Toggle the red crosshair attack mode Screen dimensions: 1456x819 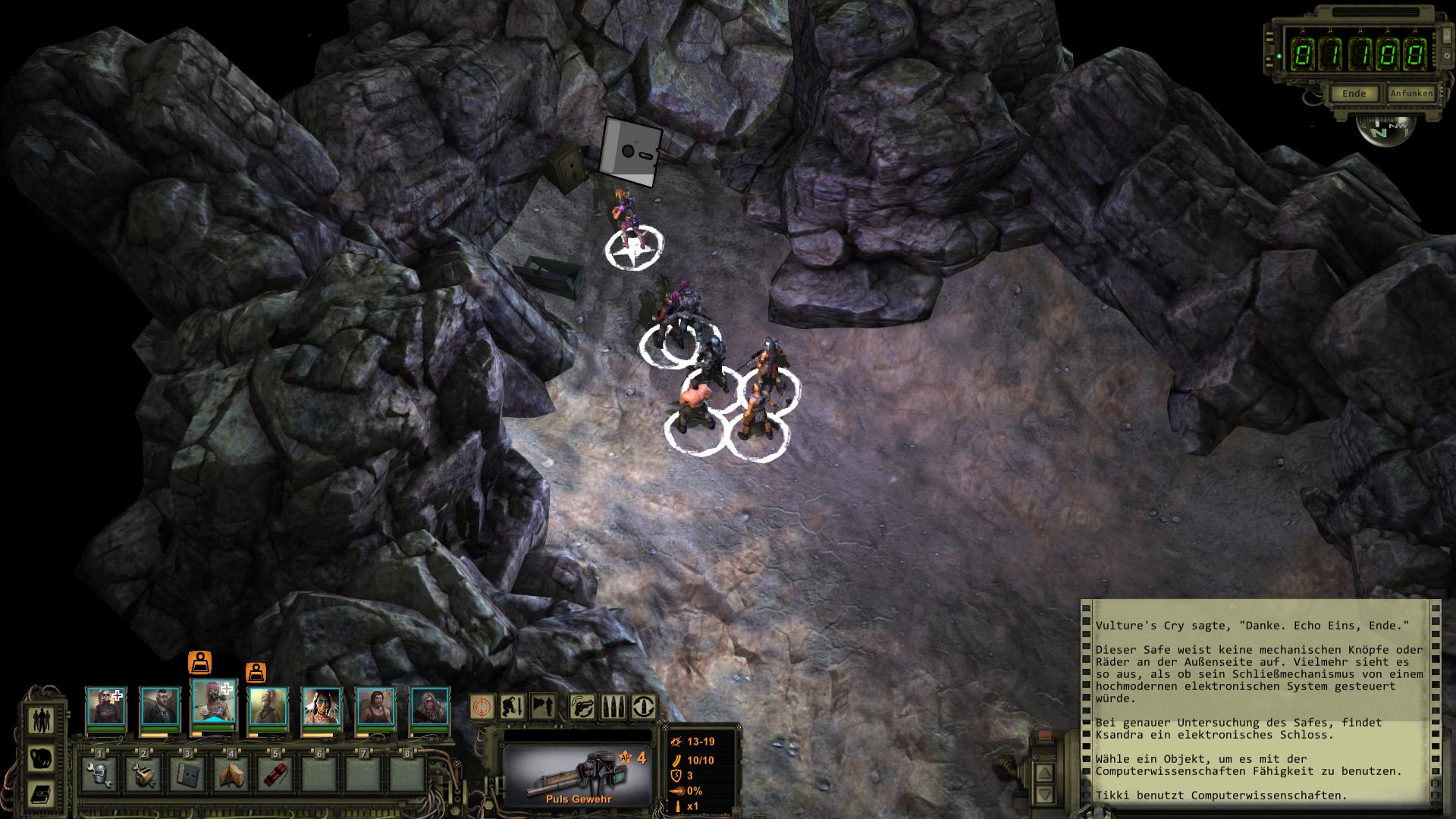pyautogui.click(x=482, y=707)
